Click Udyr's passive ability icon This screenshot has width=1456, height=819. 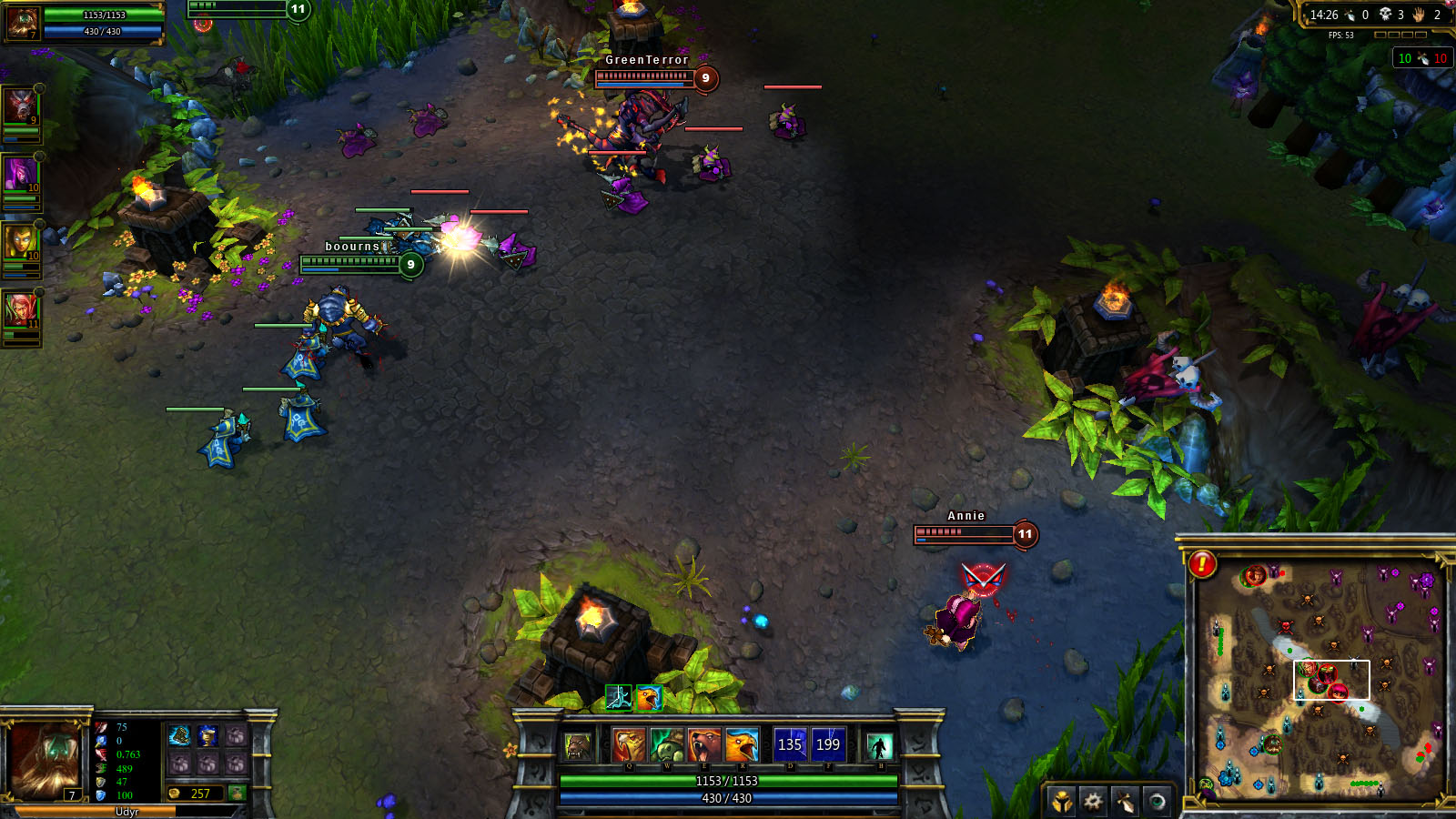(577, 746)
